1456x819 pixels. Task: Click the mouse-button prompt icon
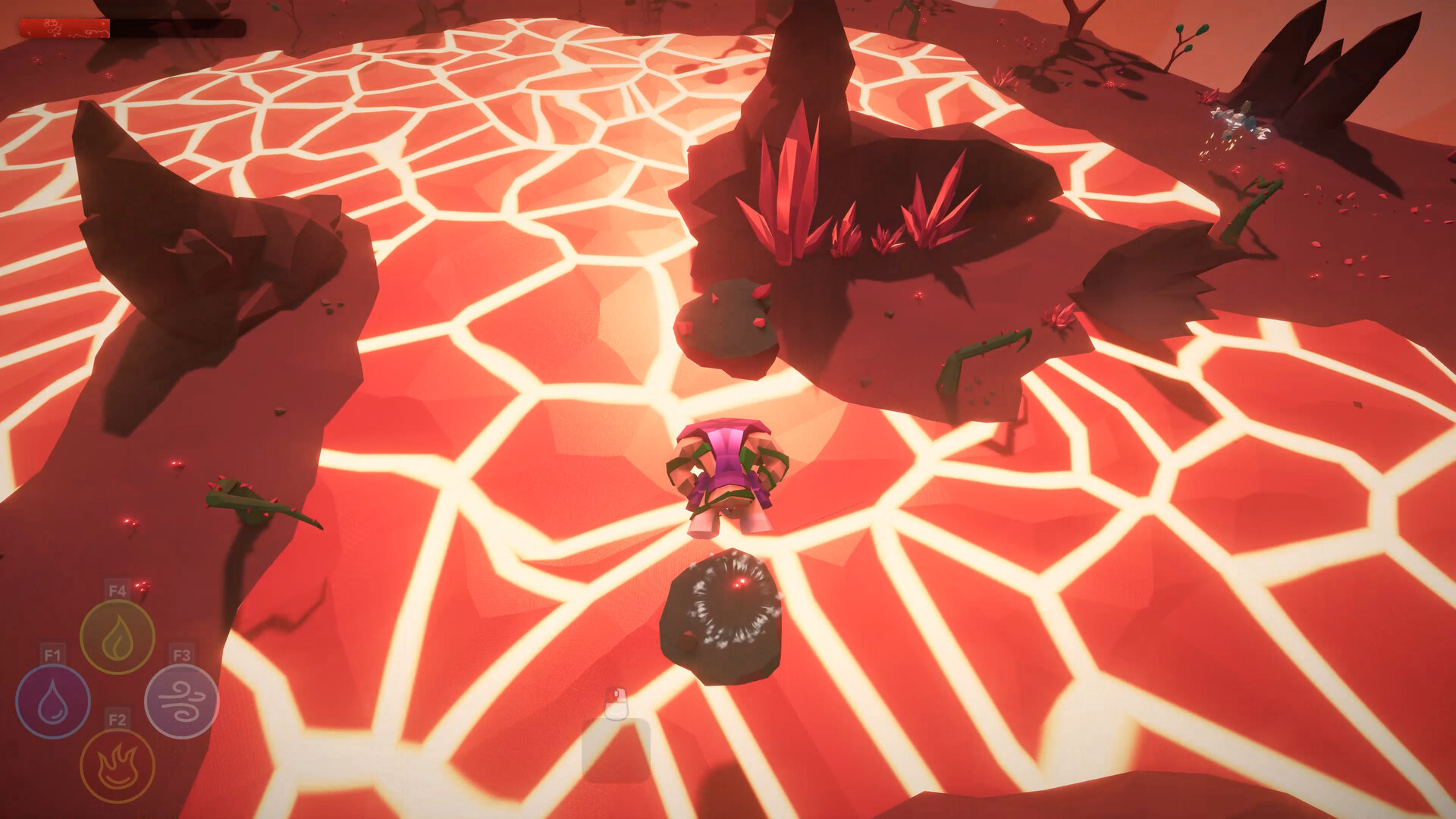coord(618,705)
